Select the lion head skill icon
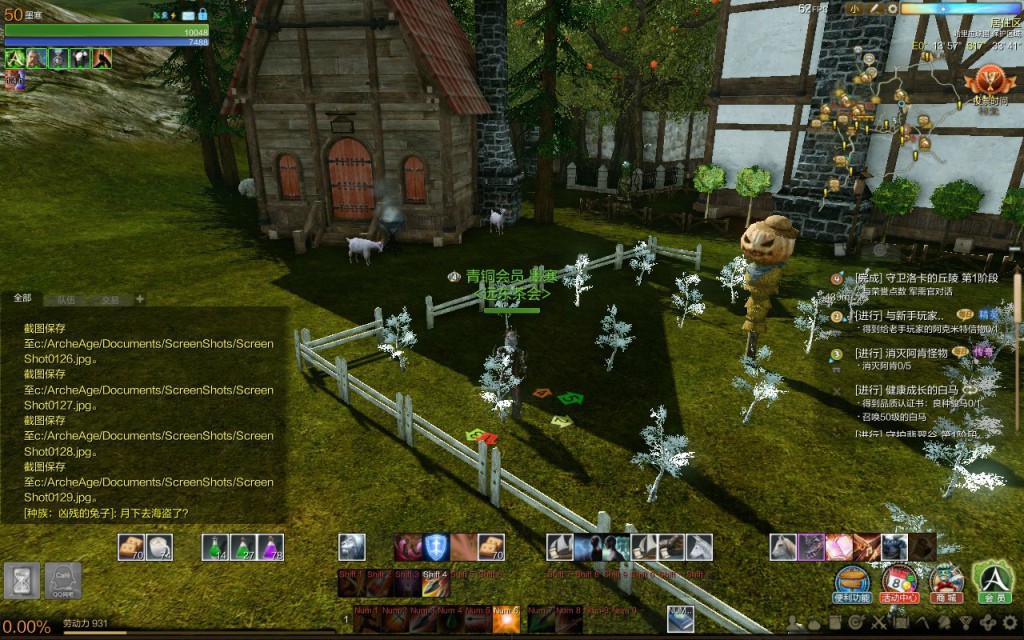 [352, 547]
